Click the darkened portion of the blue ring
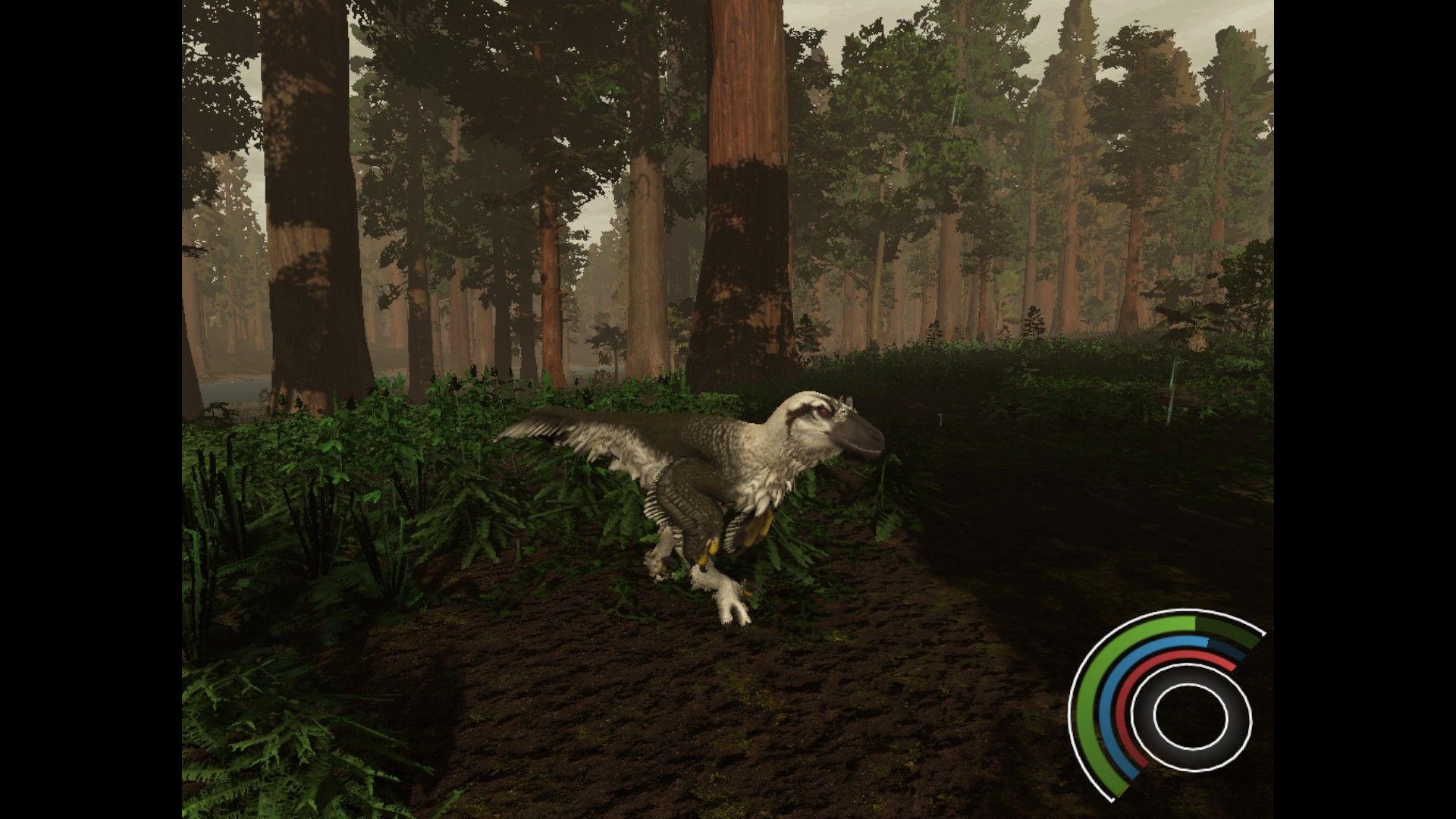Image resolution: width=1456 pixels, height=819 pixels. coord(1226,650)
